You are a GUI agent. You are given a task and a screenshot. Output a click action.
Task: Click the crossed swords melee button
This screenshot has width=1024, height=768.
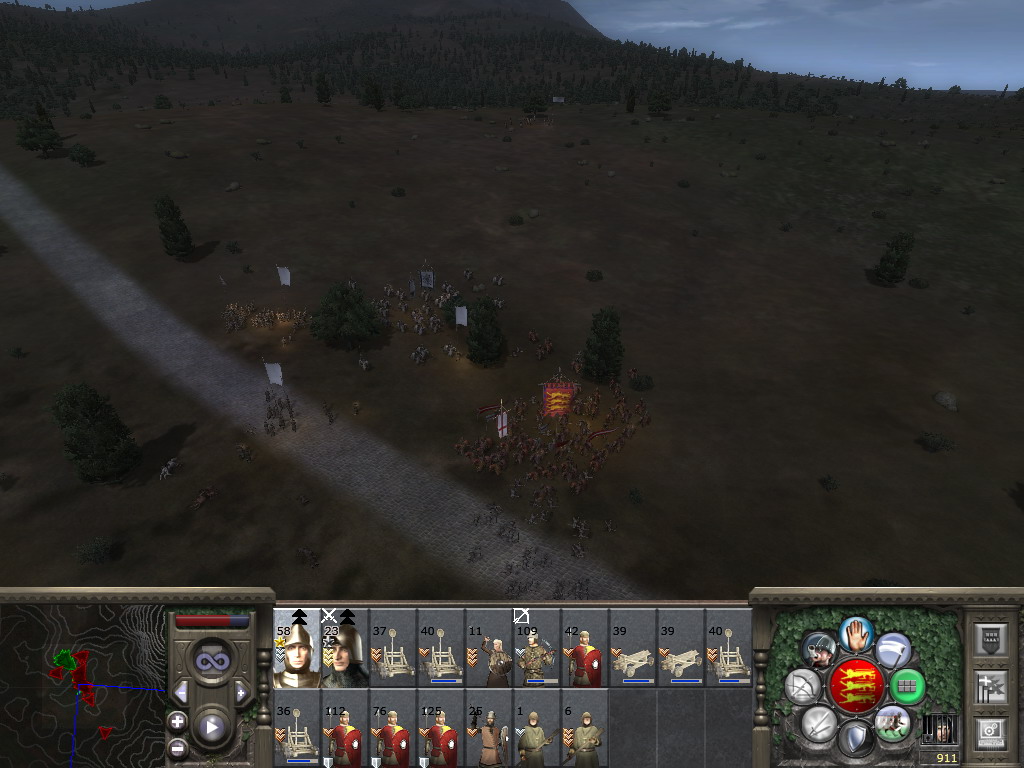pos(819,723)
